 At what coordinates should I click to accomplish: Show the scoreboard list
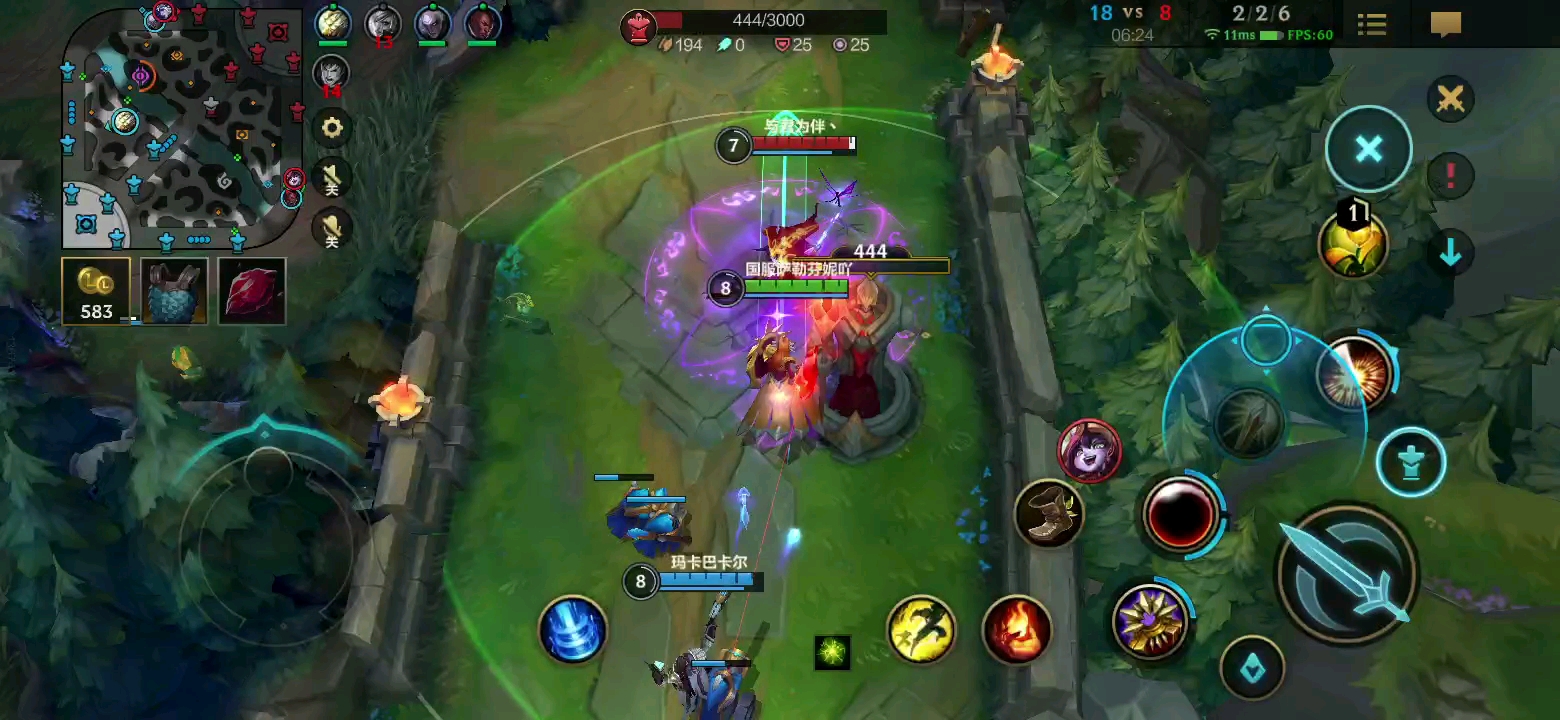tap(1372, 24)
